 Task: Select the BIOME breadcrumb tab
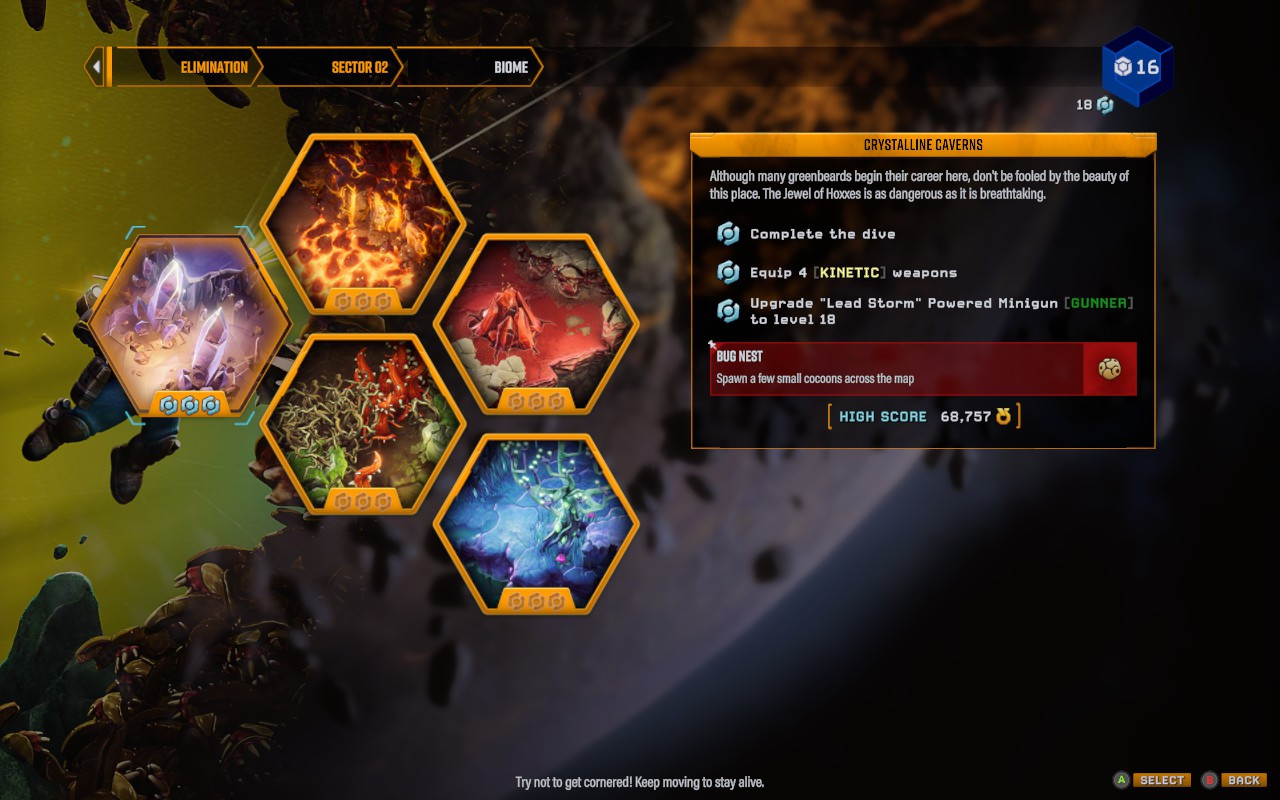tap(511, 67)
